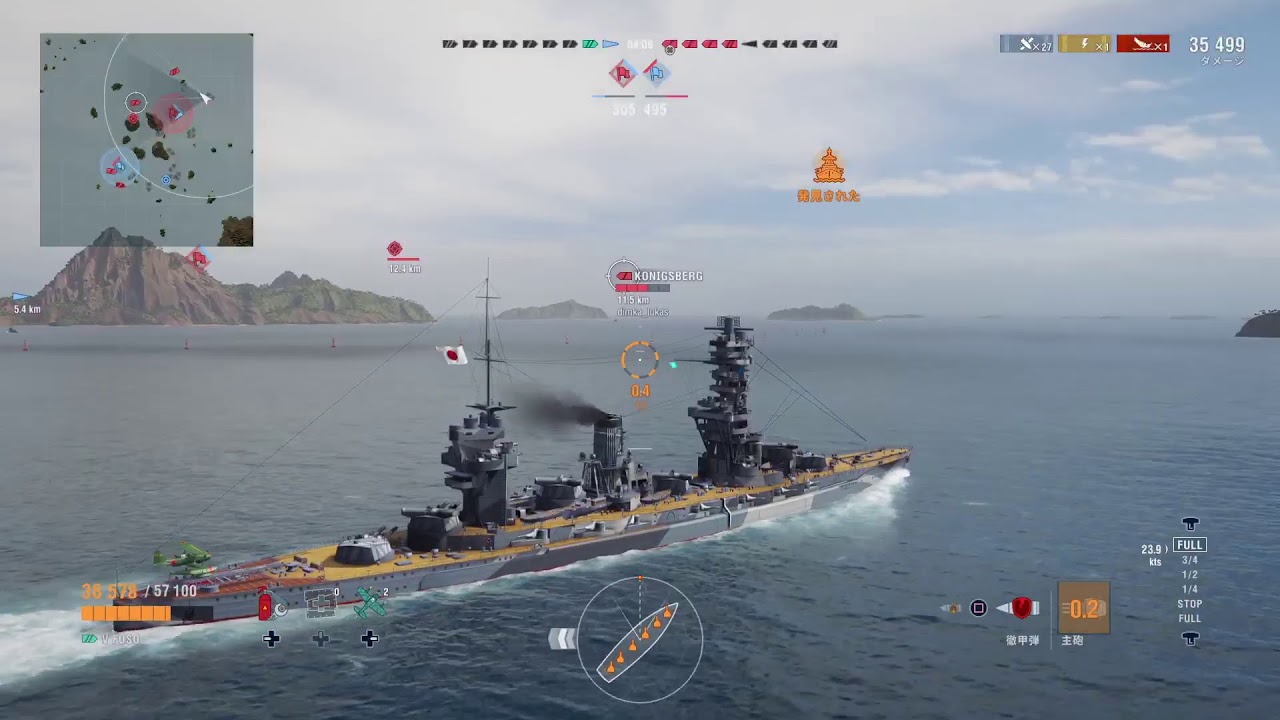Set engine telegraph to 1/2 speed
Viewport: 1280px width, 720px height.
click(1189, 575)
